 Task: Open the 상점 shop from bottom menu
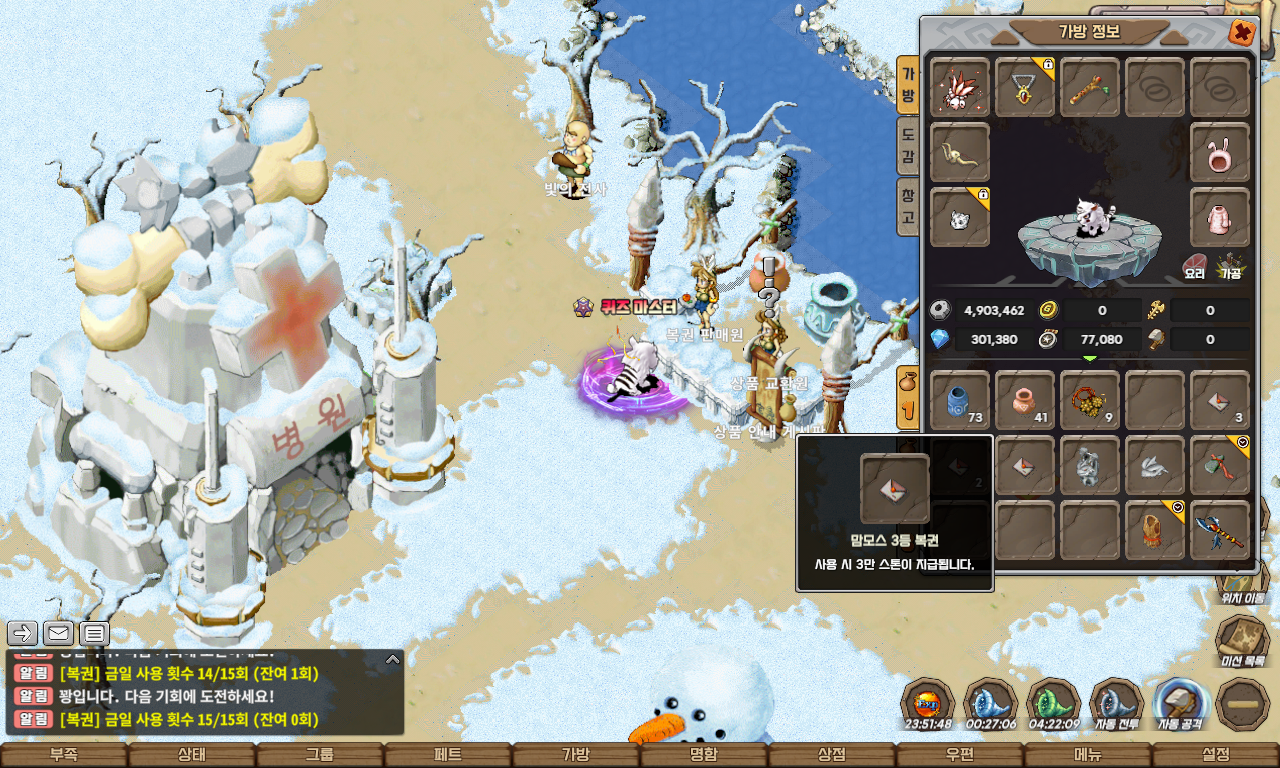(832, 755)
